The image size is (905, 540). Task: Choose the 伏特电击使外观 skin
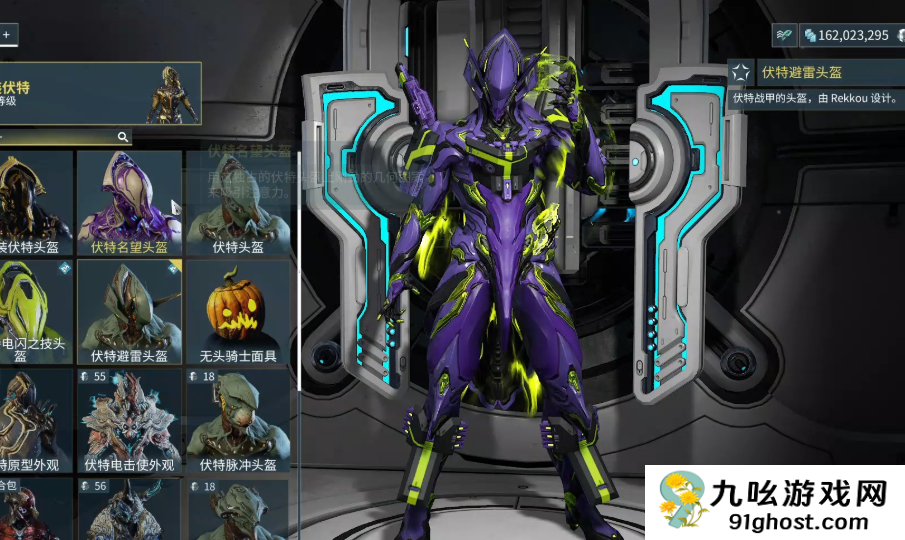point(129,421)
